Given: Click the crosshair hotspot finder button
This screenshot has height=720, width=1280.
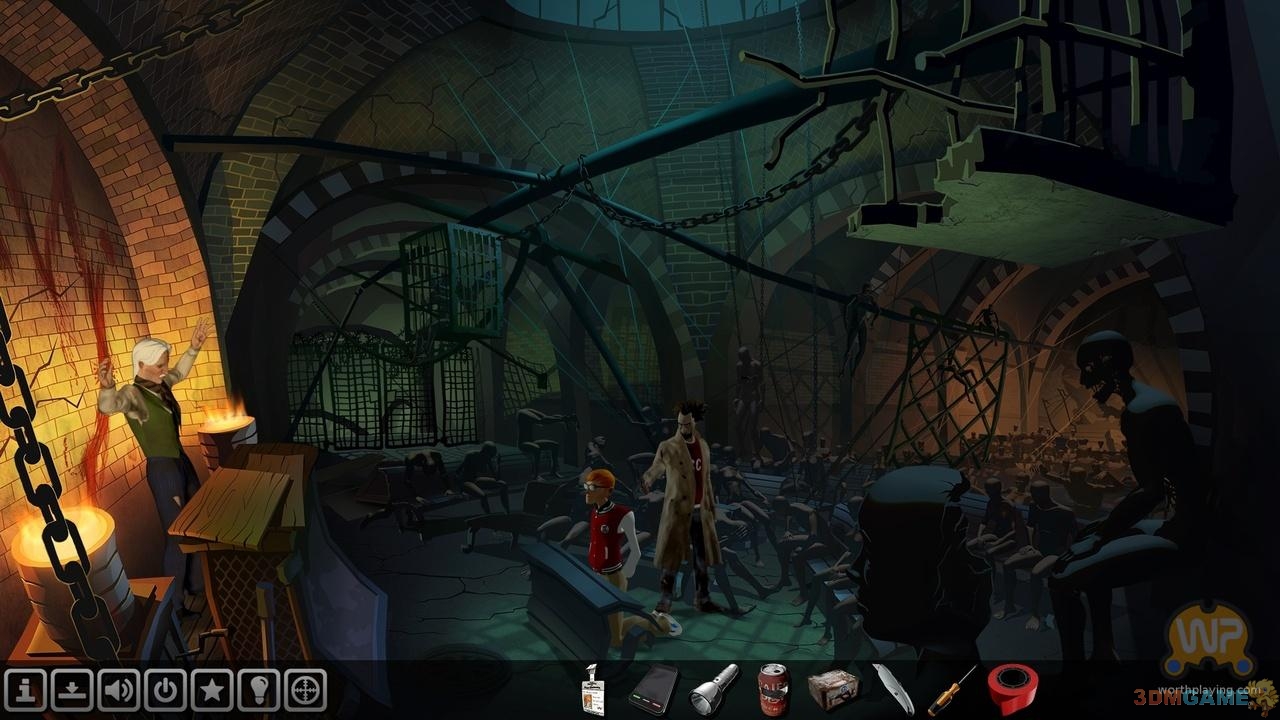Looking at the screenshot, I should tap(306, 690).
